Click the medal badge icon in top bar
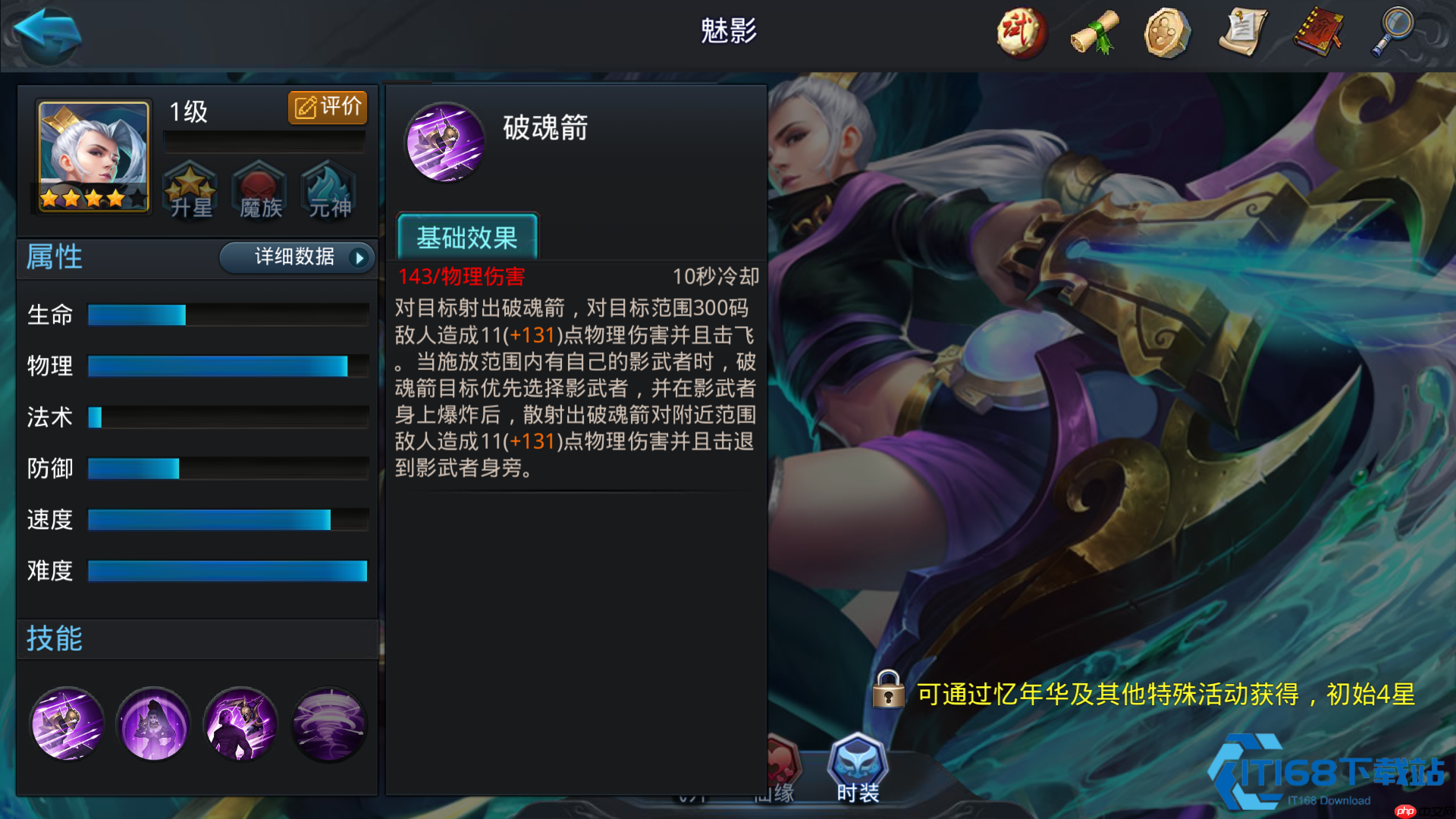 point(1166,32)
